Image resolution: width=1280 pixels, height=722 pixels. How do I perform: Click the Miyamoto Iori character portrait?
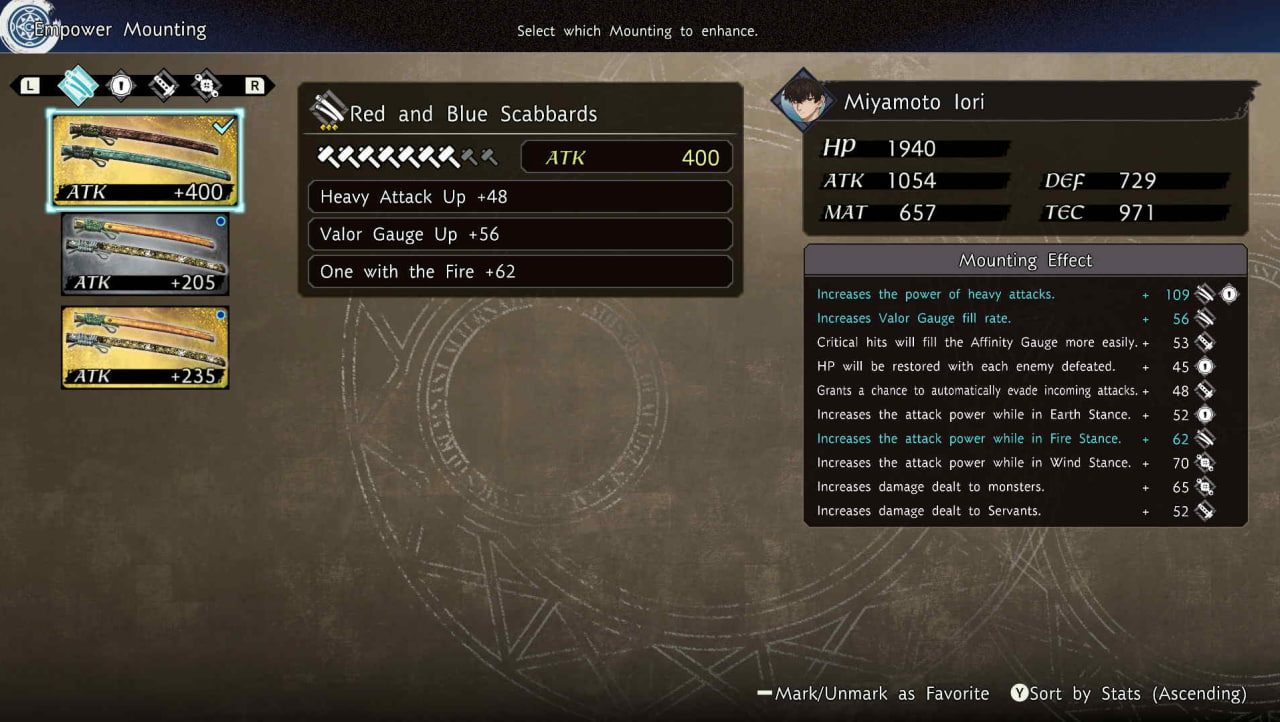click(802, 101)
